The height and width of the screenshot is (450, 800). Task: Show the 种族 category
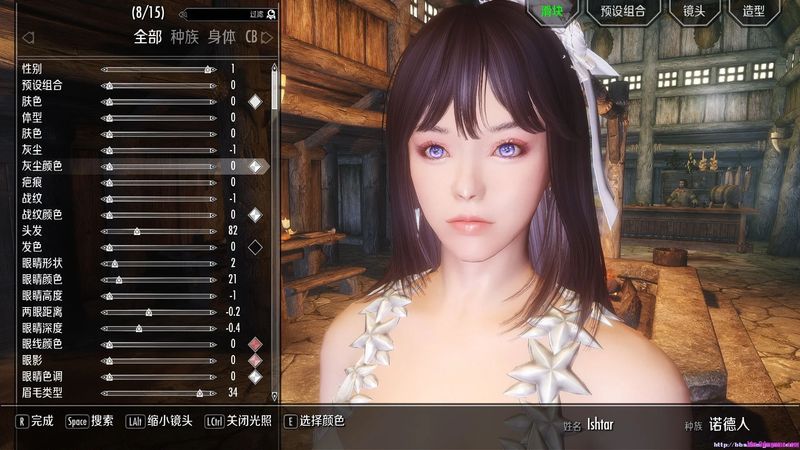click(x=185, y=38)
